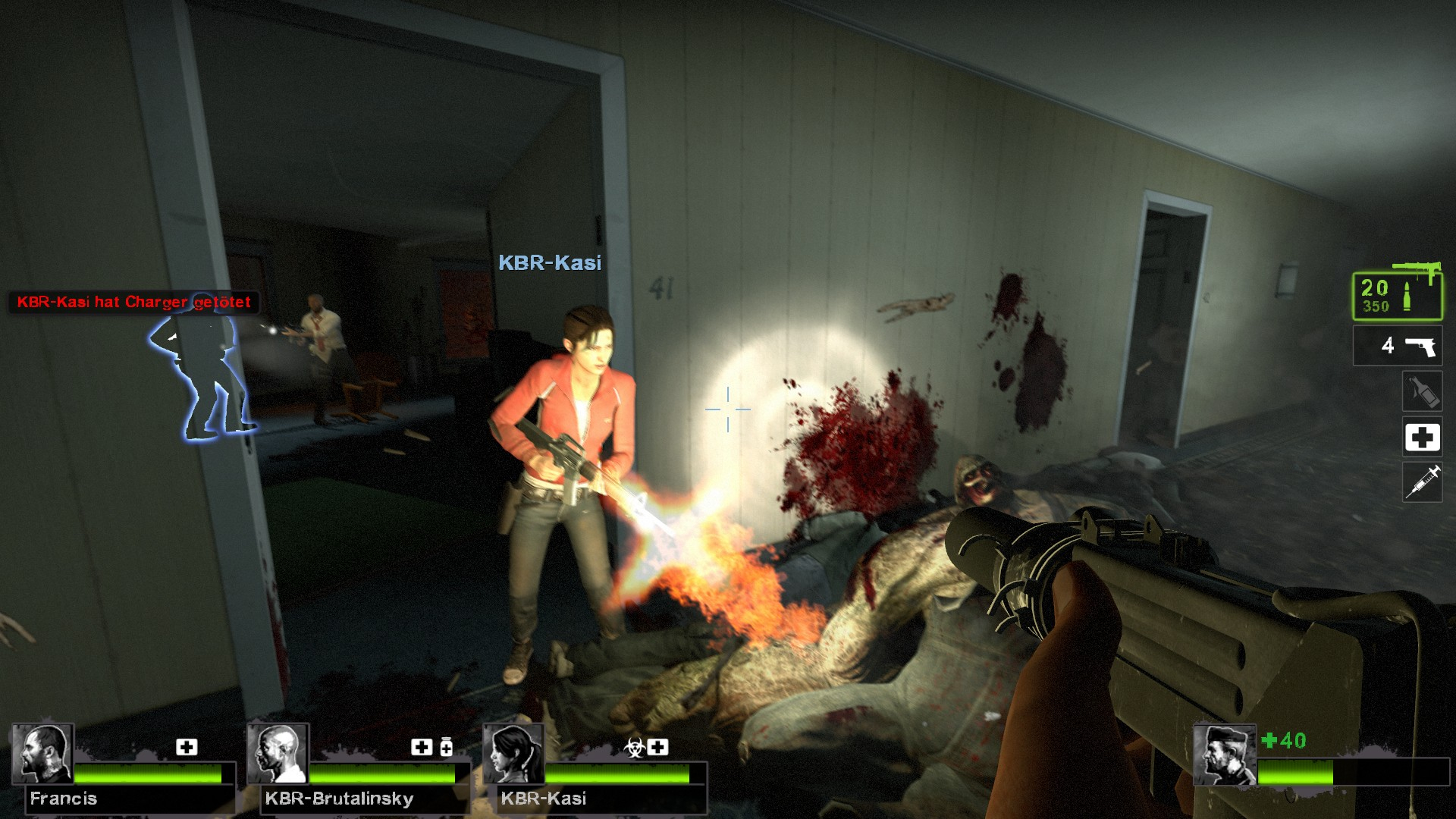Image resolution: width=1456 pixels, height=819 pixels.
Task: Click Francis's teammate portrait
Action: [x=42, y=754]
